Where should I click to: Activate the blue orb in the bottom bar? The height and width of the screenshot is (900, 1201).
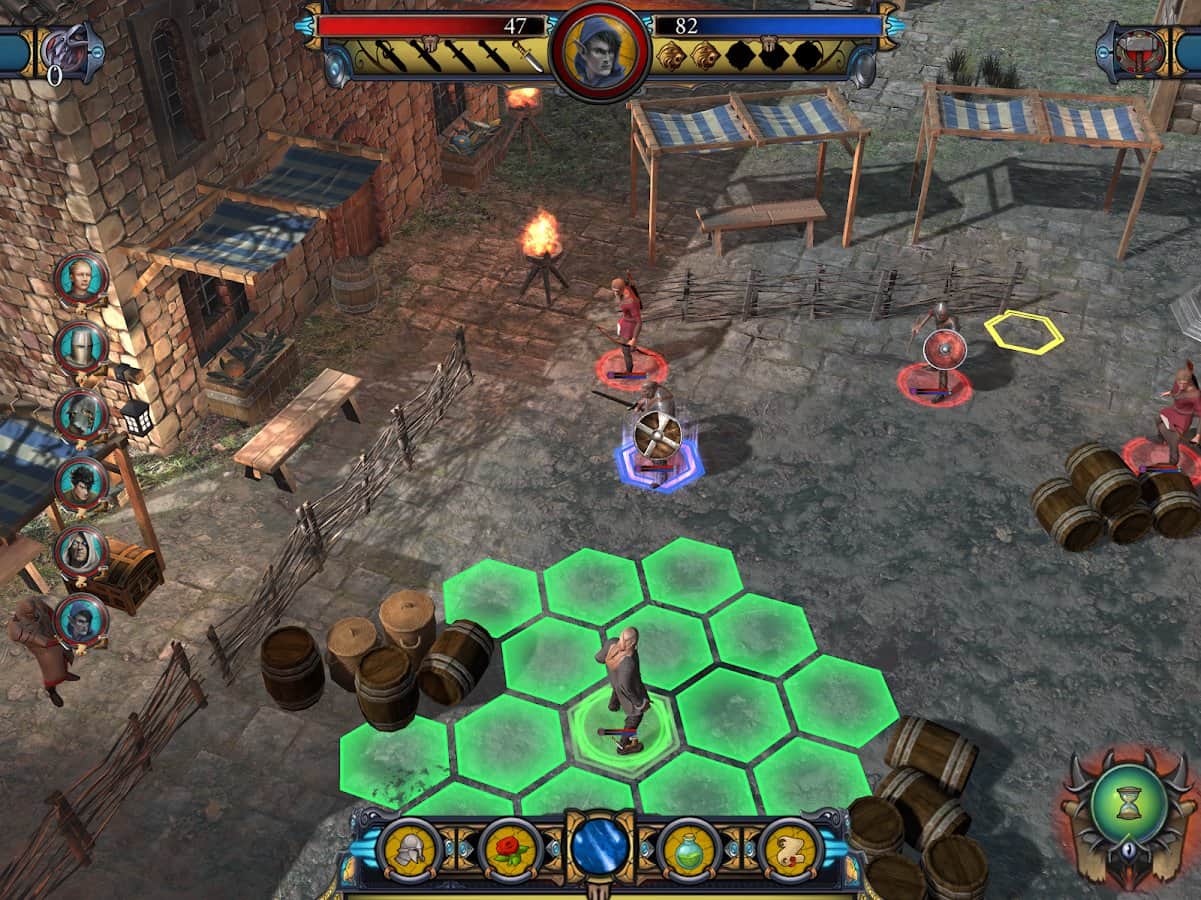point(600,847)
